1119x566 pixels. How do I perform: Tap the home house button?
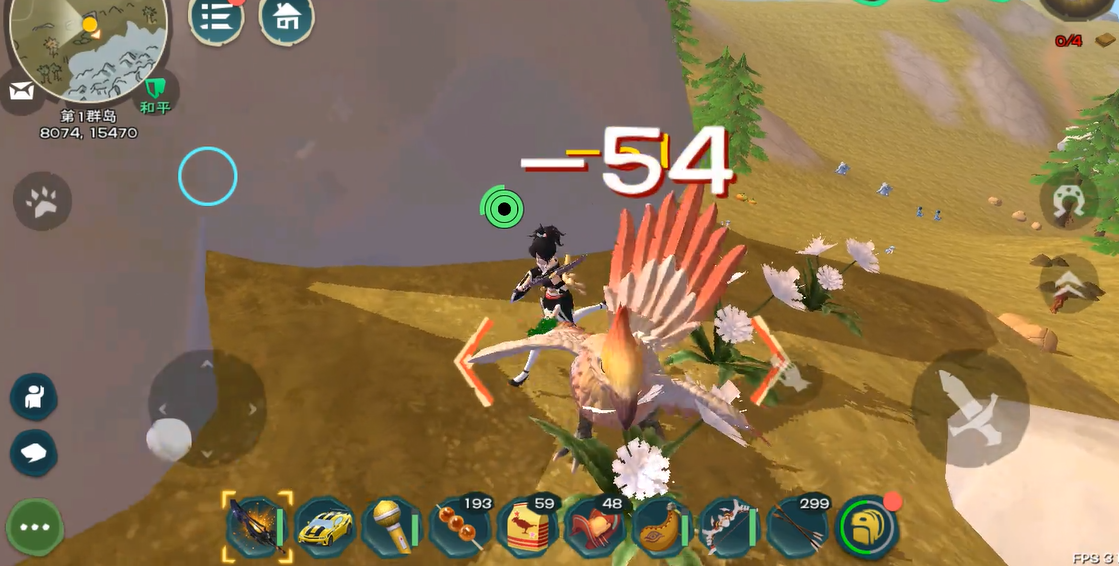[286, 18]
